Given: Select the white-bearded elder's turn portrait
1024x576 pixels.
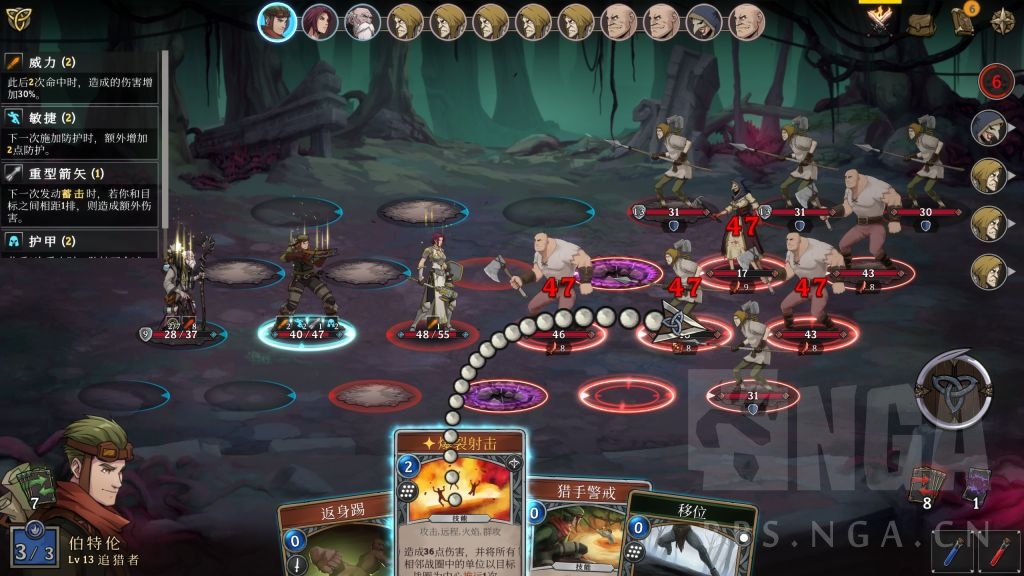Looking at the screenshot, I should [x=363, y=22].
